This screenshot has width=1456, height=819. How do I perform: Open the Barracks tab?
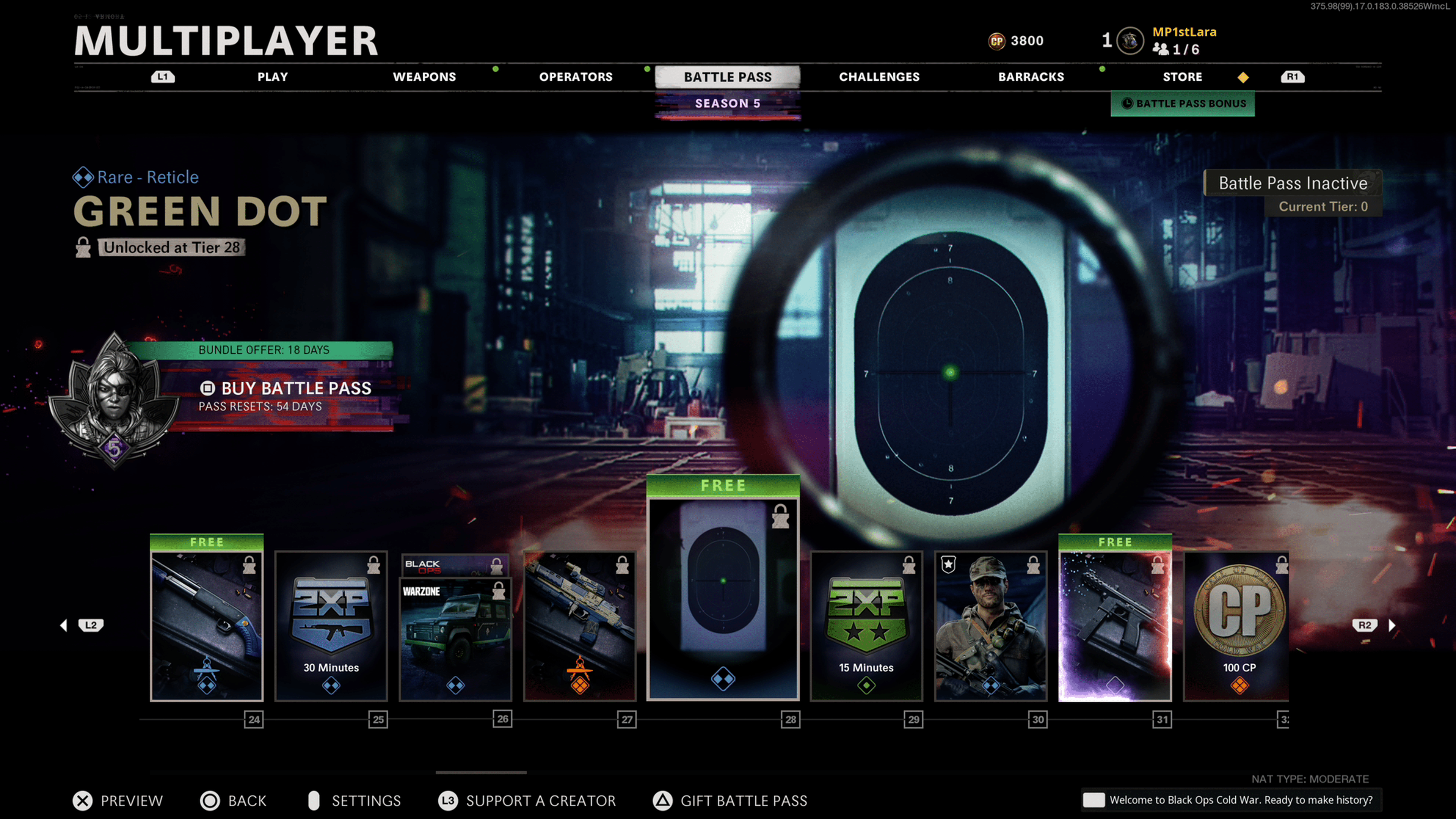pos(1031,77)
